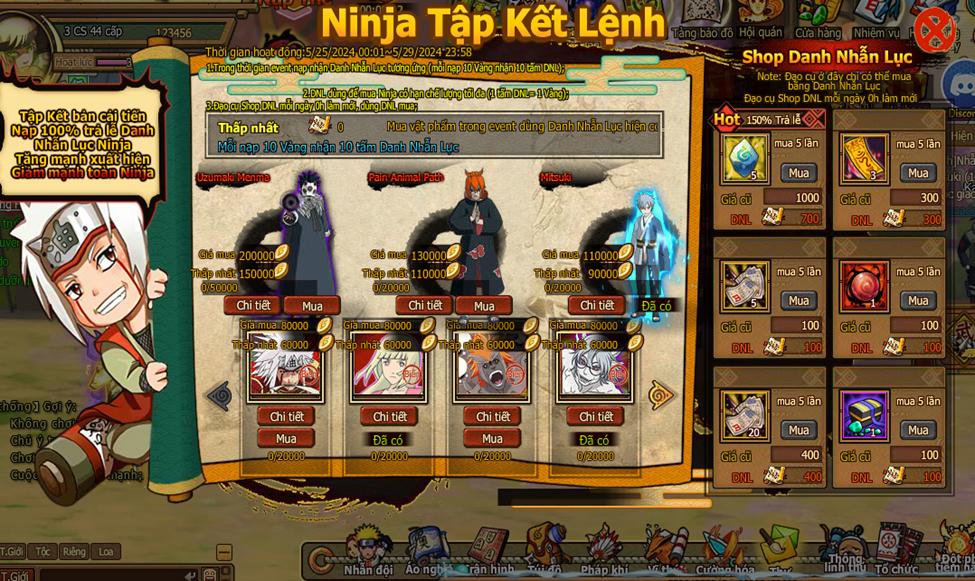Buy Pain Animal Path with Mua

coord(484,306)
